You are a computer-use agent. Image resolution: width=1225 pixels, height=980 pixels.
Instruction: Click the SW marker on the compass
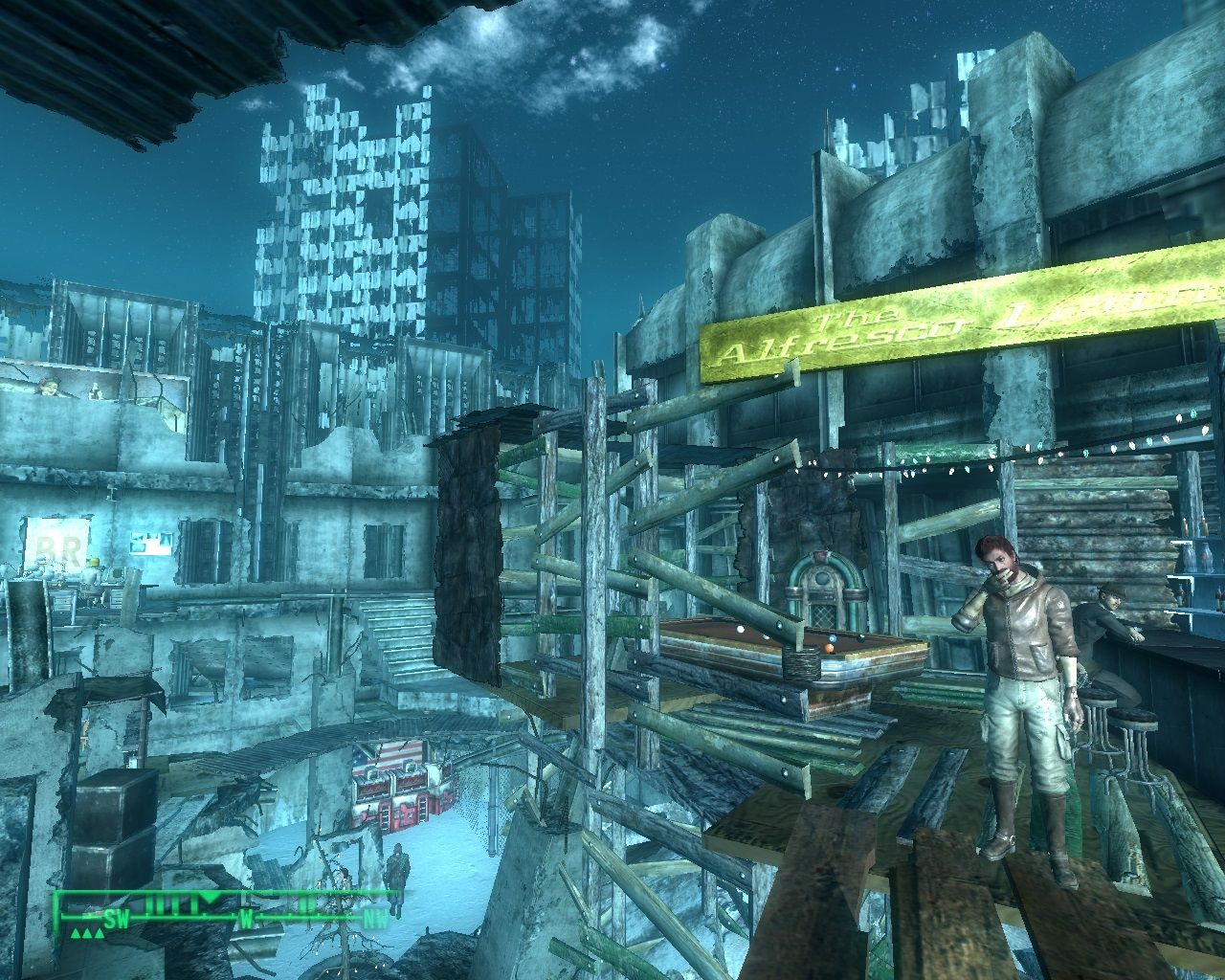pos(117,918)
